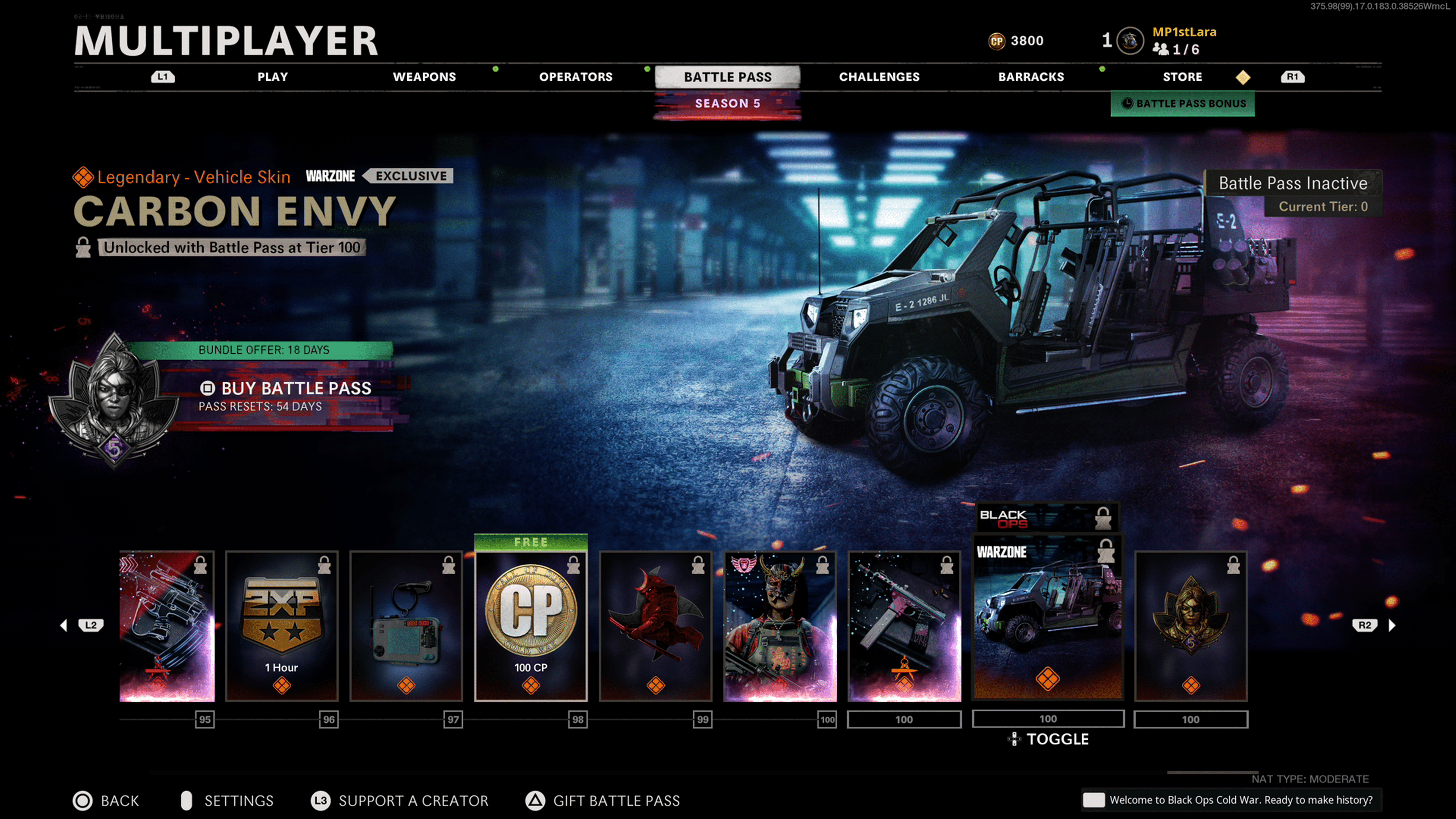Image resolution: width=1456 pixels, height=819 pixels.
Task: Open the handheld radio device reward tile
Action: (x=406, y=626)
